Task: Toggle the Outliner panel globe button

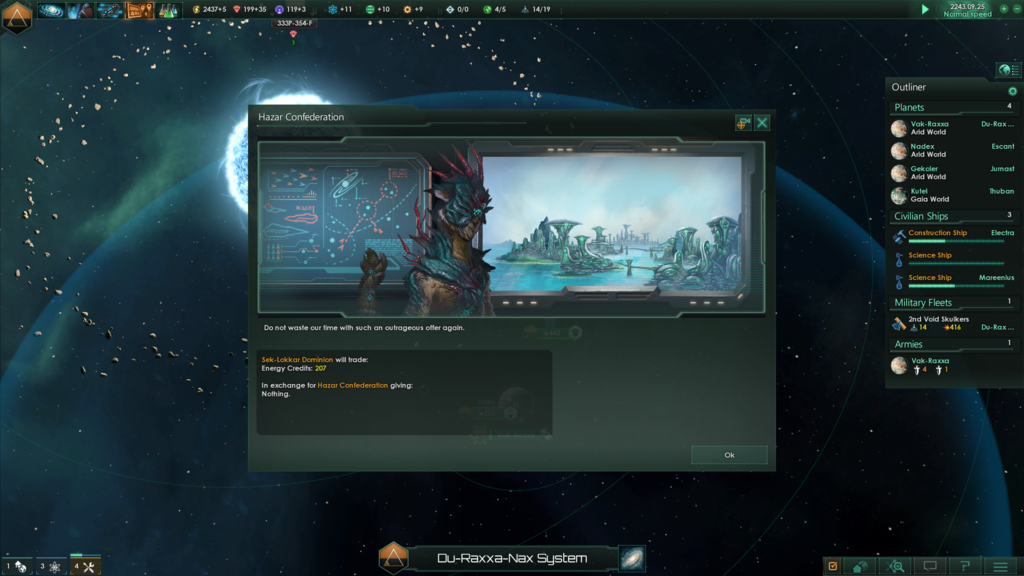Action: [x=1005, y=70]
